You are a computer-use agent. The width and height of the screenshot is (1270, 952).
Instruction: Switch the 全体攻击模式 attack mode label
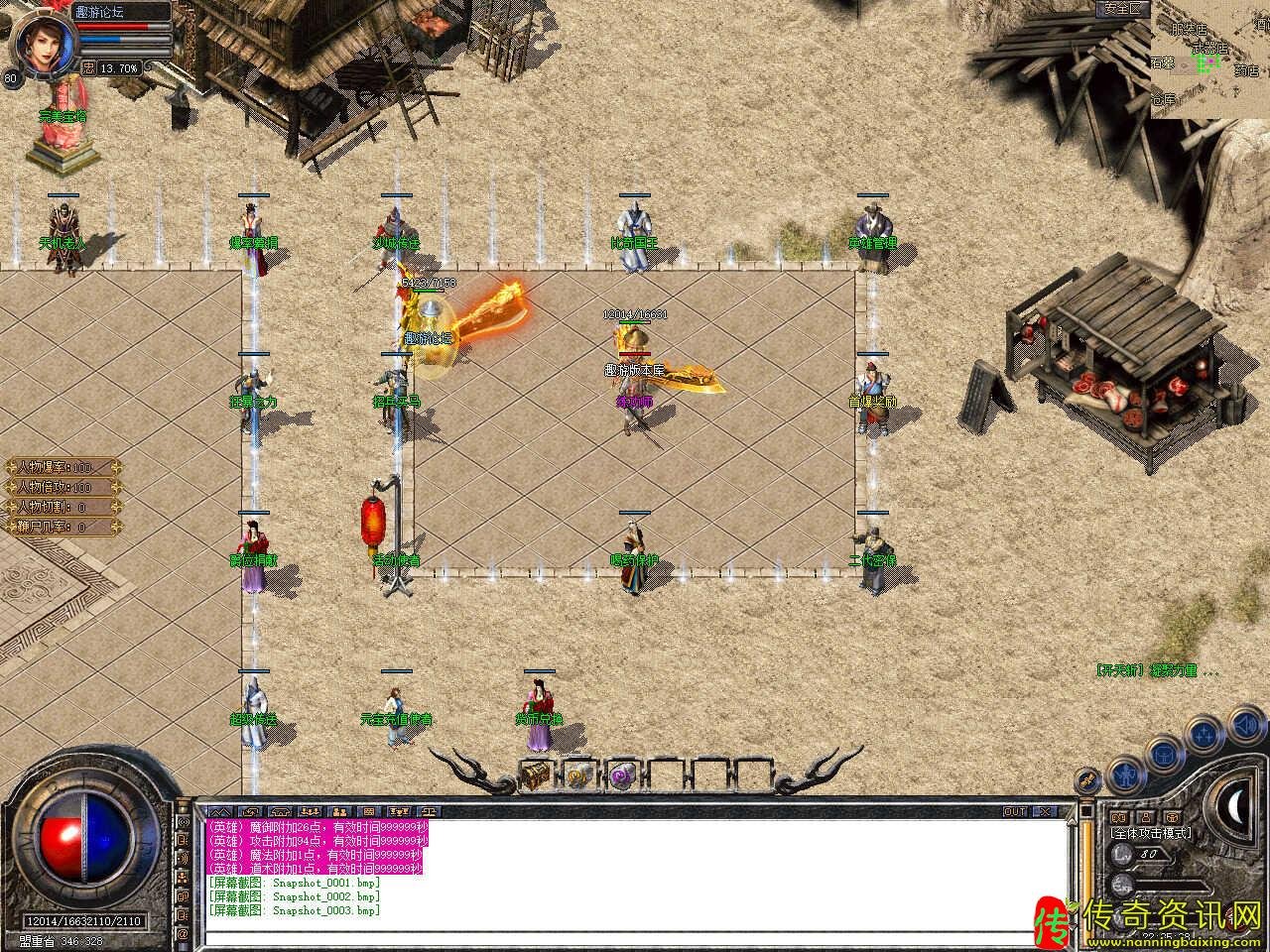[1151, 833]
